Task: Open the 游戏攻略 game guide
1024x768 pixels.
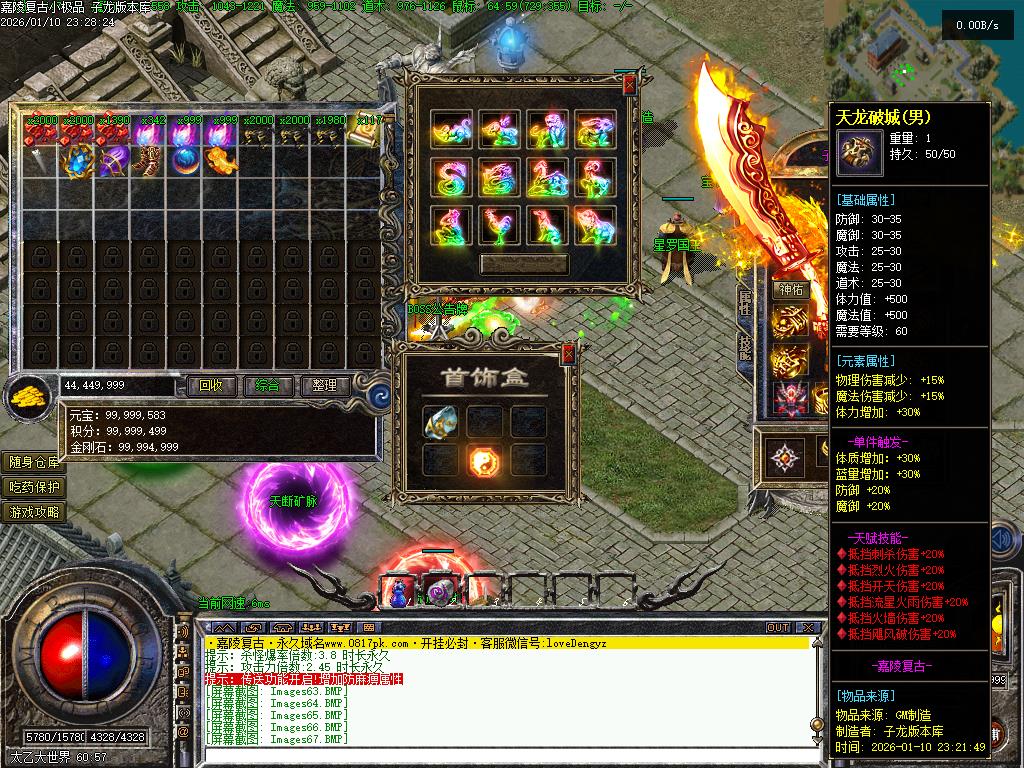Action: [x=35, y=512]
